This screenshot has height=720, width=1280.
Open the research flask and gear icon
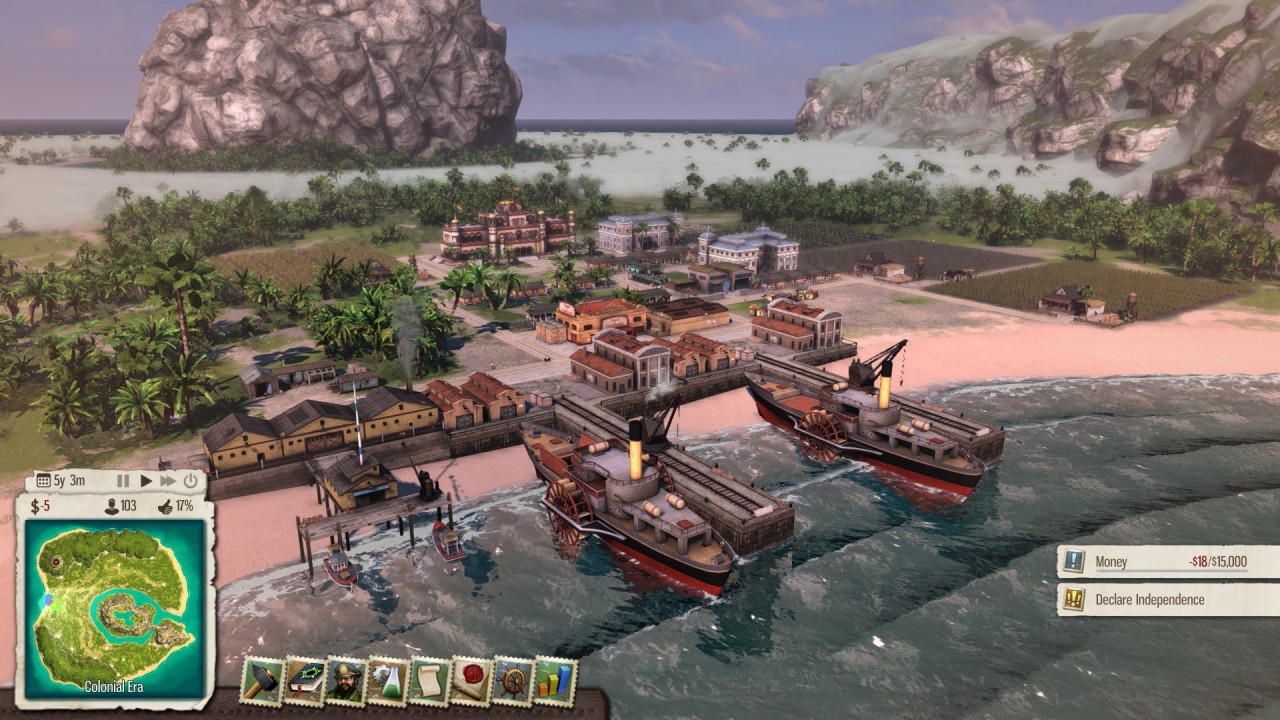pos(388,680)
